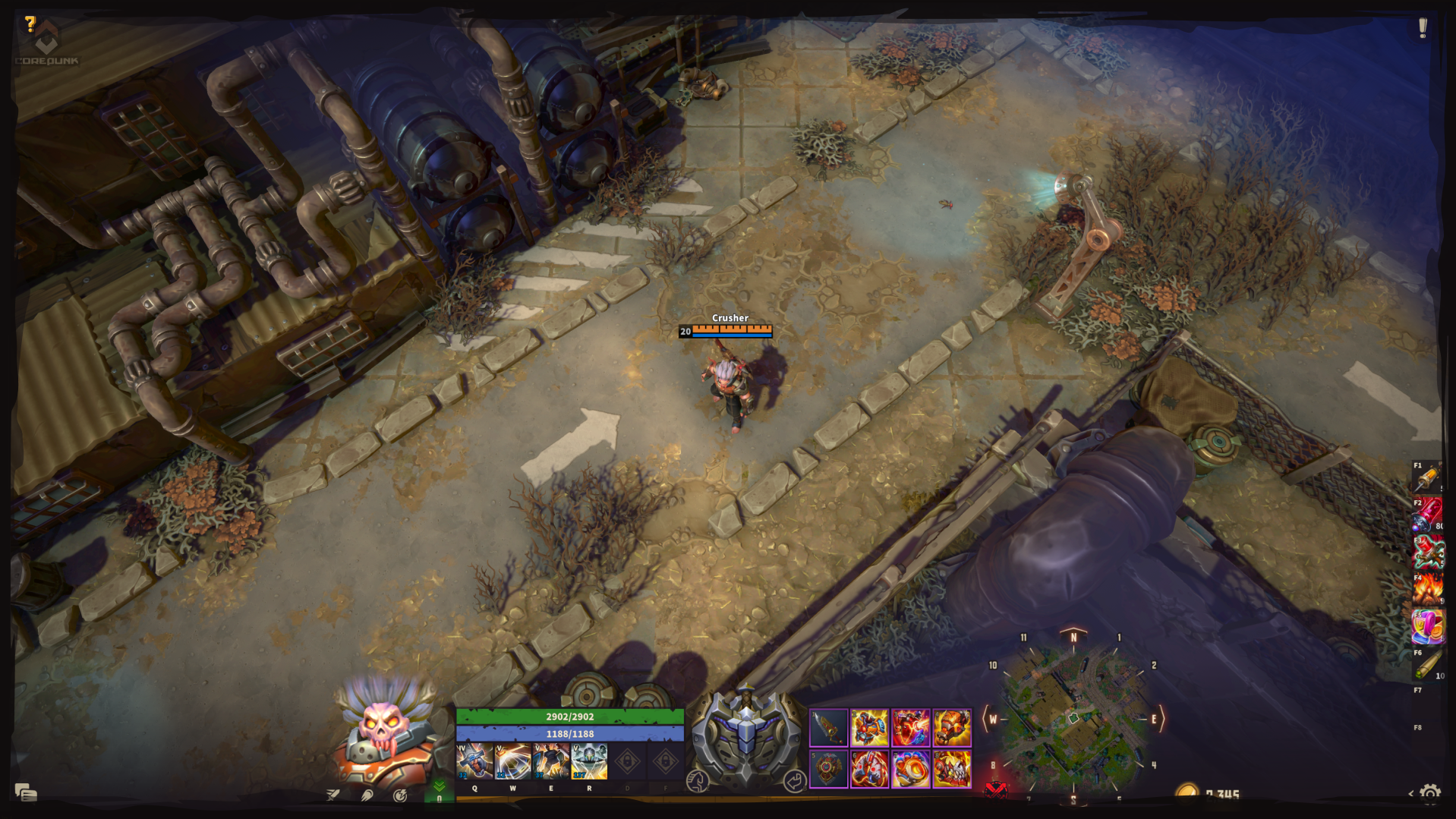
Task: Activate the Q ability icon
Action: point(475,761)
